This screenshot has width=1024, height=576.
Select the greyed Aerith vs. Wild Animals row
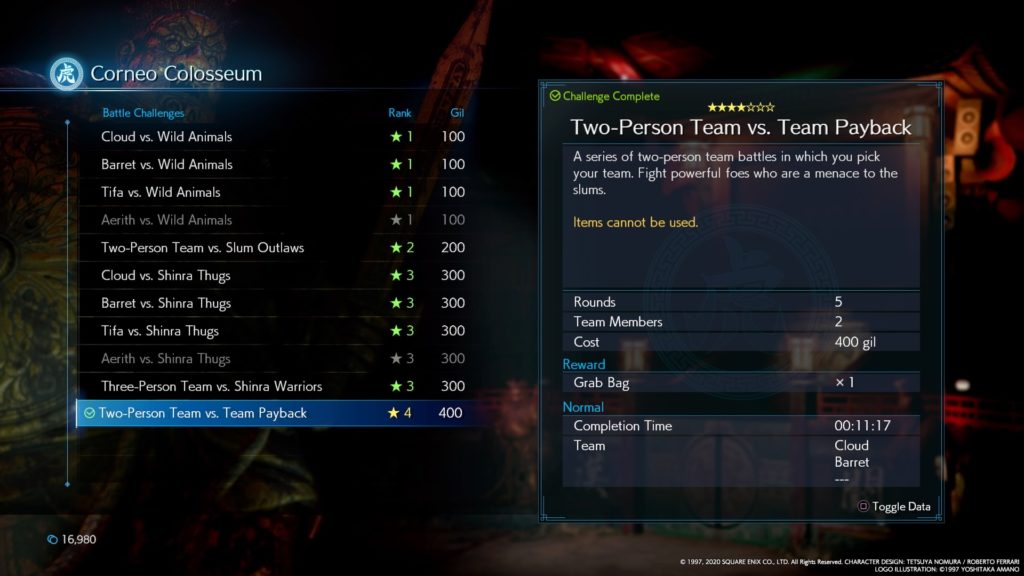coord(167,220)
